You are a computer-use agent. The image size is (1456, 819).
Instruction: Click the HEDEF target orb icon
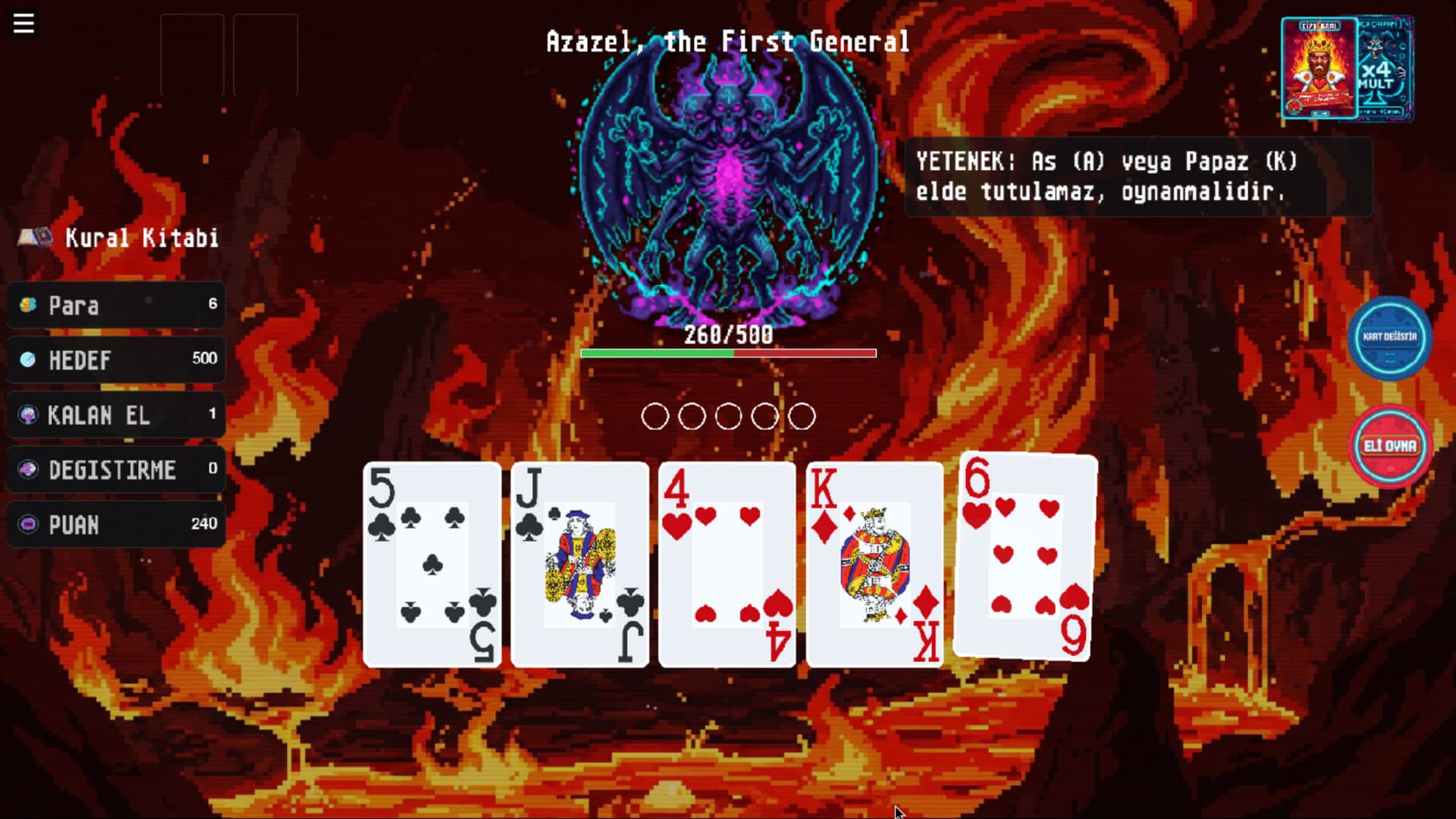(x=27, y=359)
